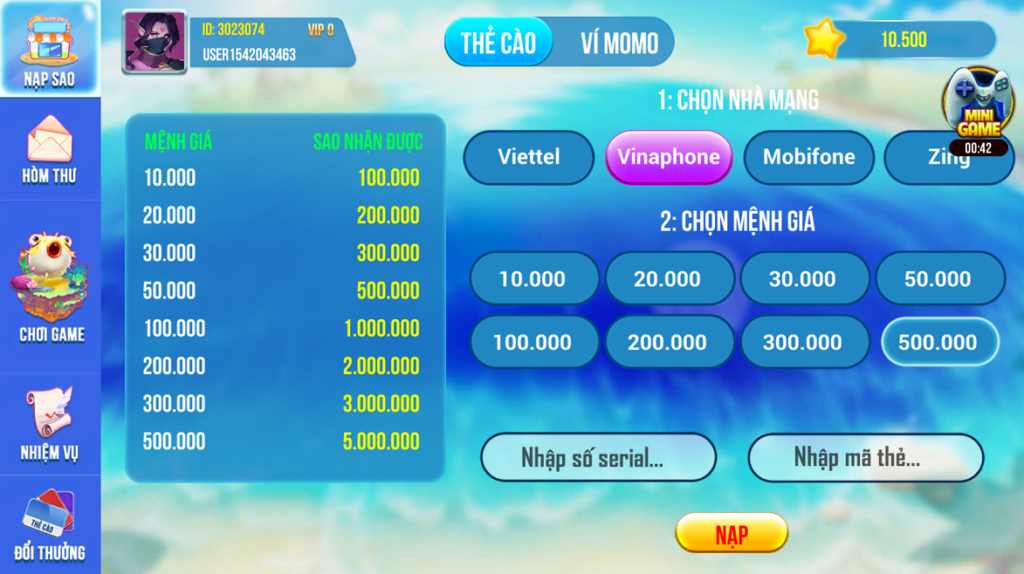
Task: Open the Nạp Sao shop menu
Action: coord(50,48)
